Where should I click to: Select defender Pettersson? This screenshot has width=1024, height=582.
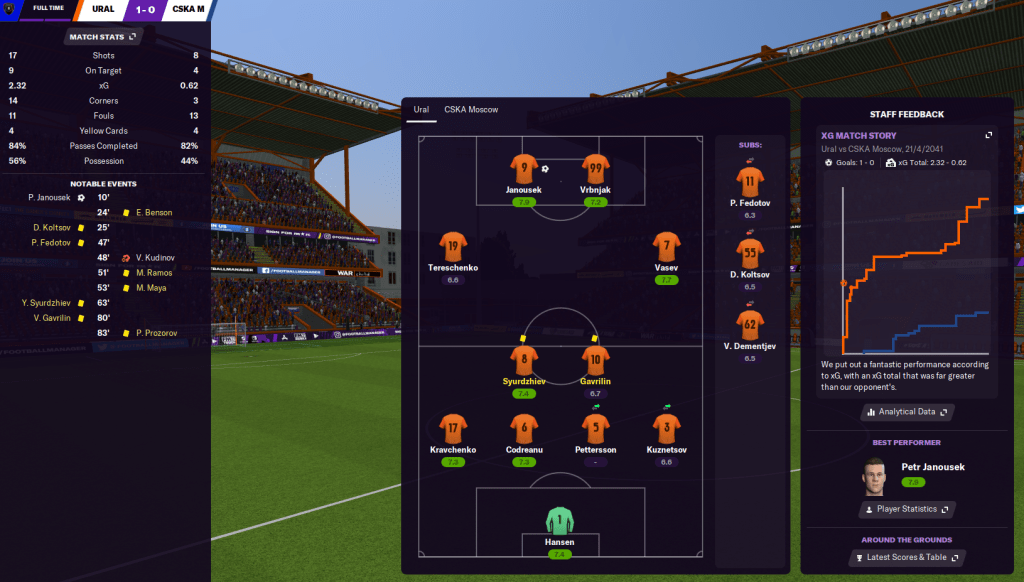tap(595, 431)
